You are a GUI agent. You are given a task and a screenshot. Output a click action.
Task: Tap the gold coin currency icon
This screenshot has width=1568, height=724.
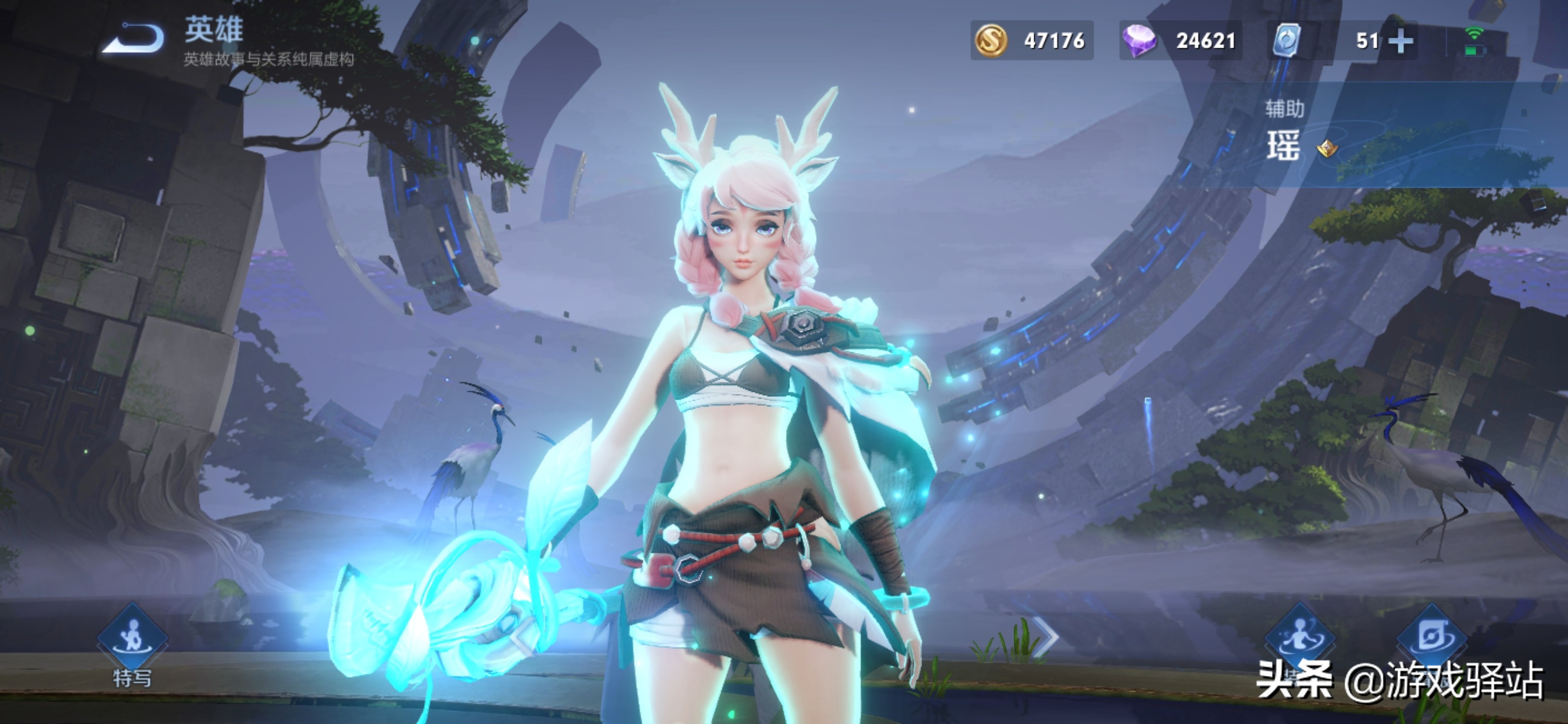(x=991, y=41)
